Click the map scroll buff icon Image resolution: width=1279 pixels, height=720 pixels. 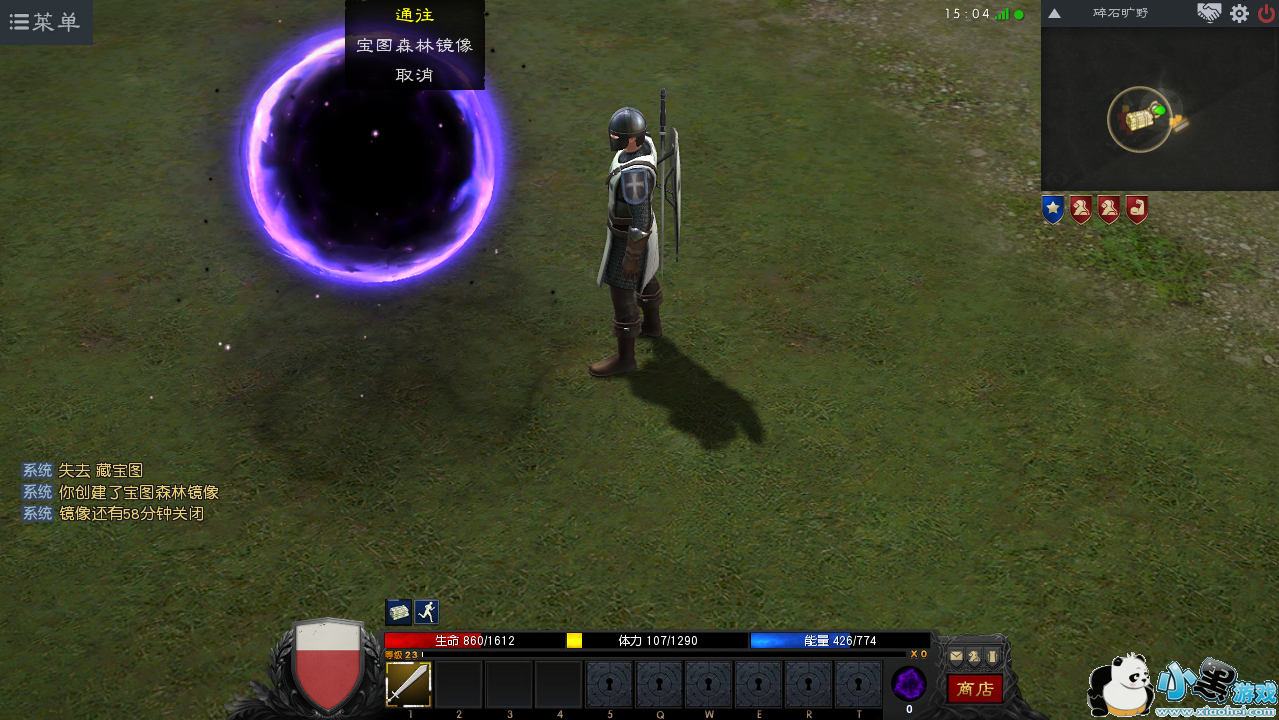coord(398,612)
